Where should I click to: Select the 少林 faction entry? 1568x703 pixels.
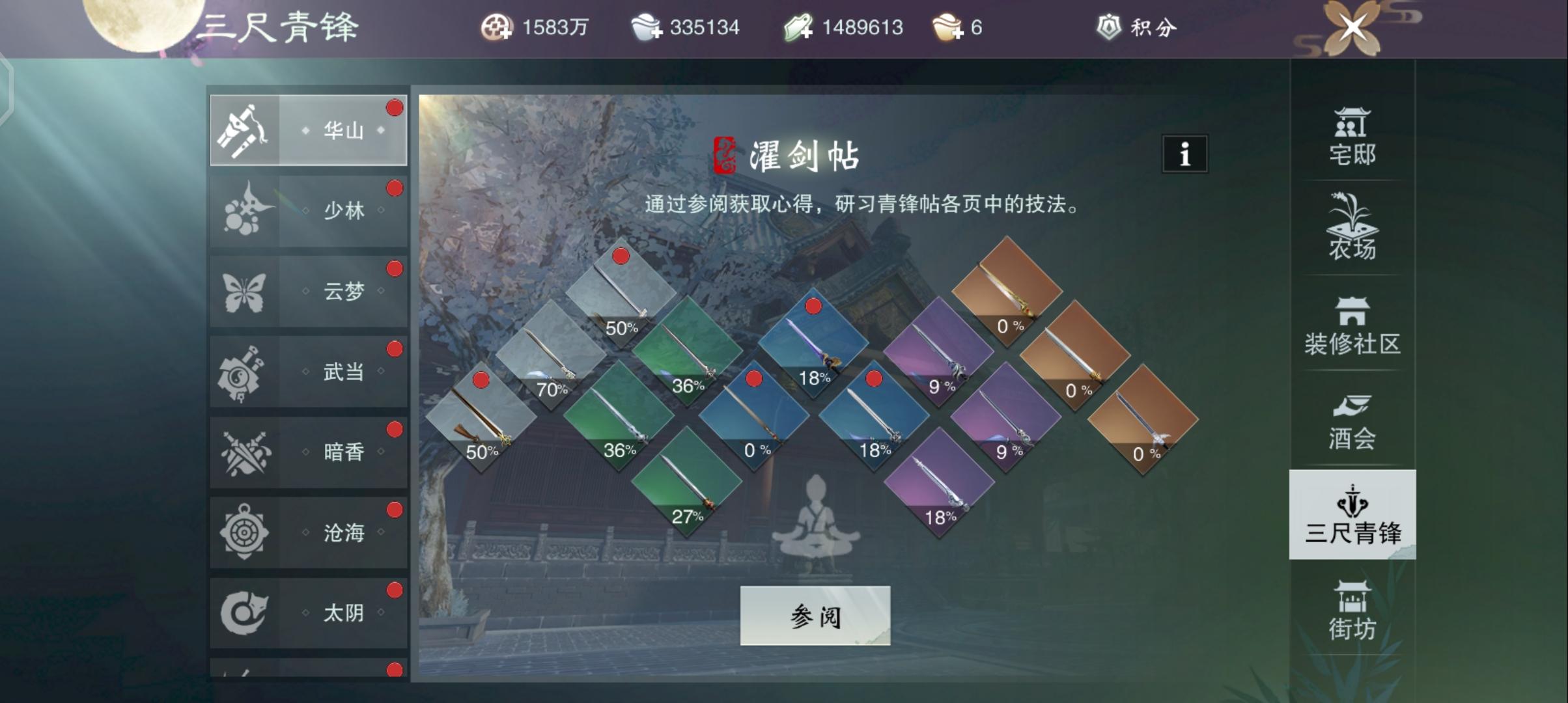pos(307,210)
